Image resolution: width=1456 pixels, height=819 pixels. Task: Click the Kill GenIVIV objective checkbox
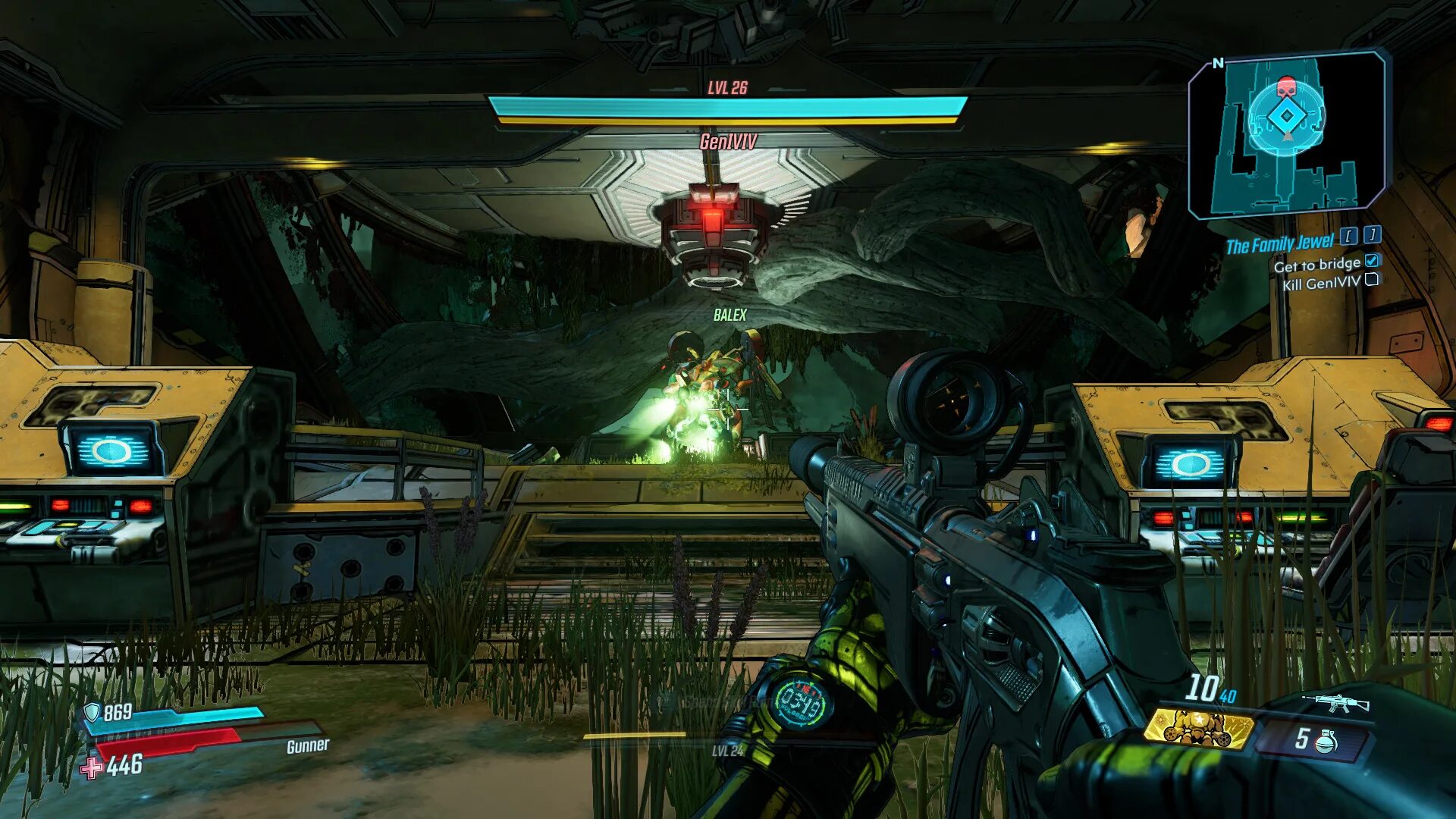[1371, 280]
